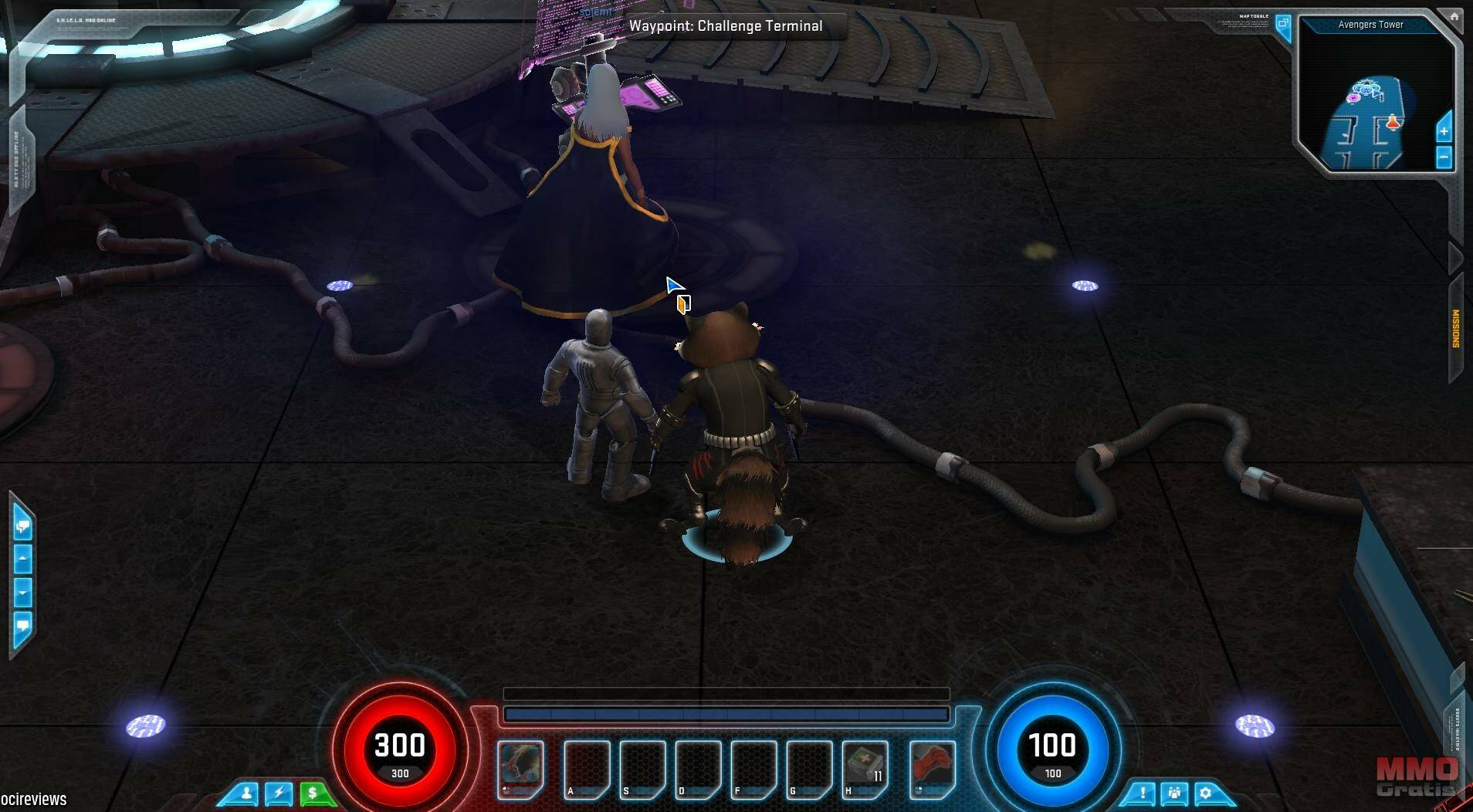Click the chat scroll up arrow
This screenshot has width=1473, height=812.
coord(22,557)
